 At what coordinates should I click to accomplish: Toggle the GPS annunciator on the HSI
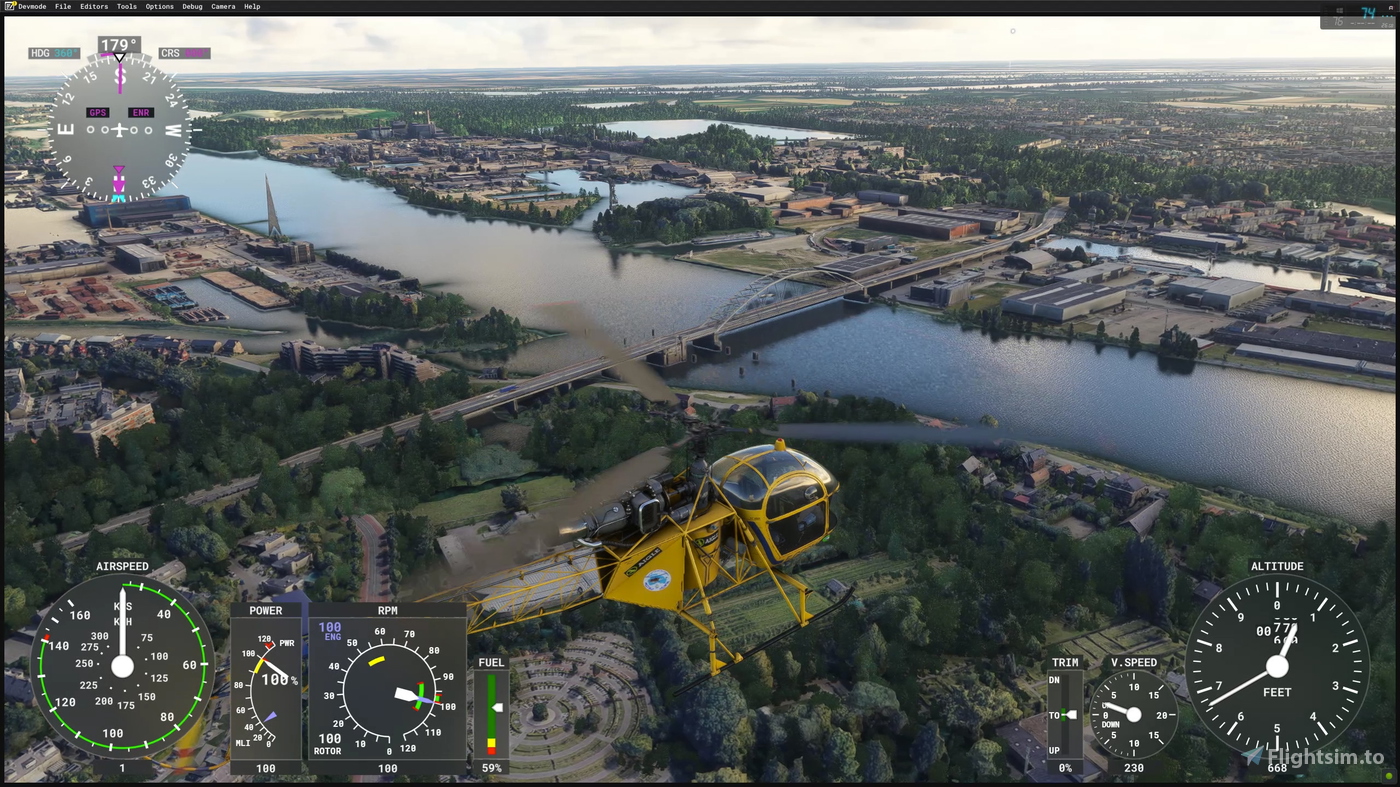tap(97, 112)
